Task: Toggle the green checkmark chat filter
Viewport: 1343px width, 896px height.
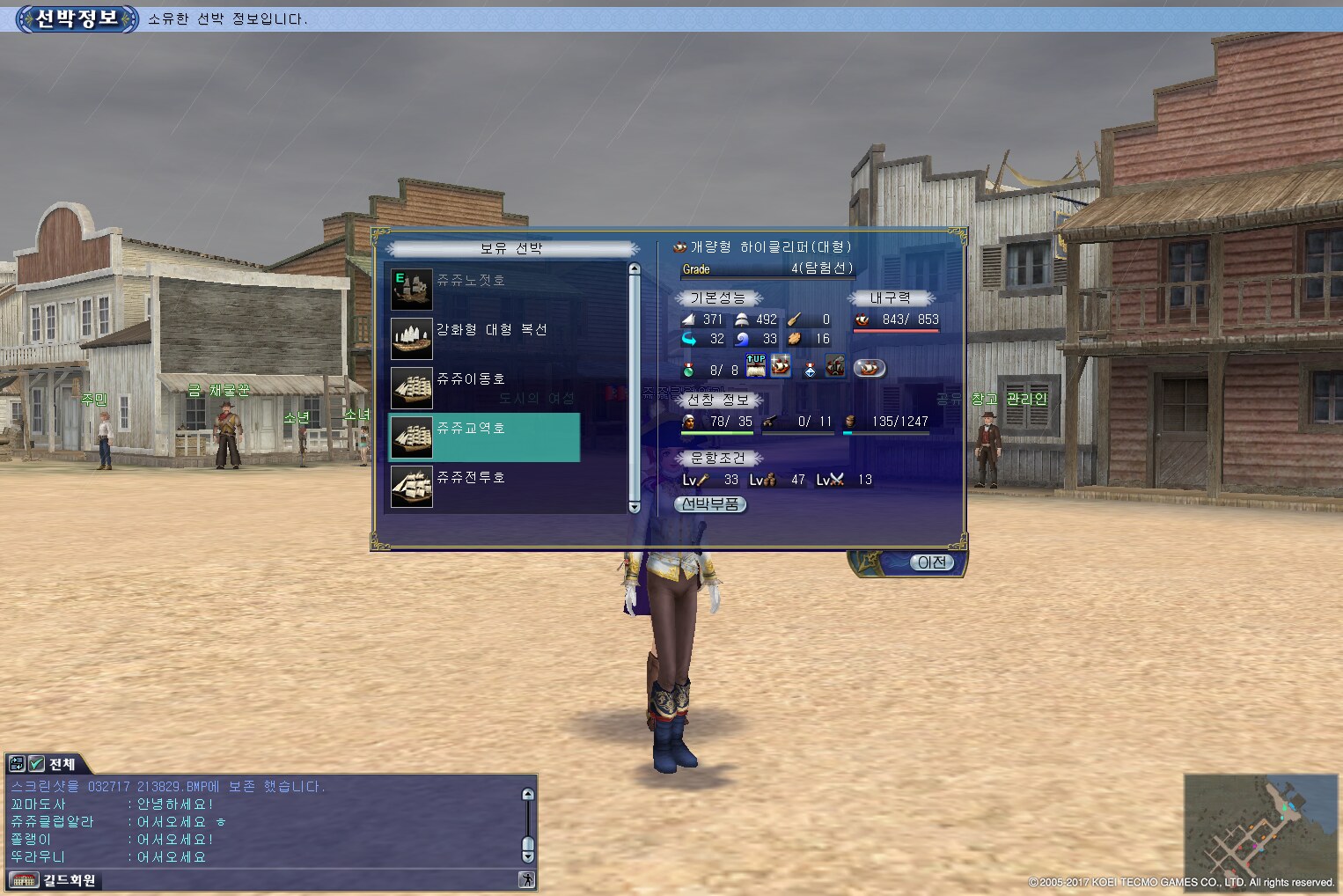Action: click(37, 764)
